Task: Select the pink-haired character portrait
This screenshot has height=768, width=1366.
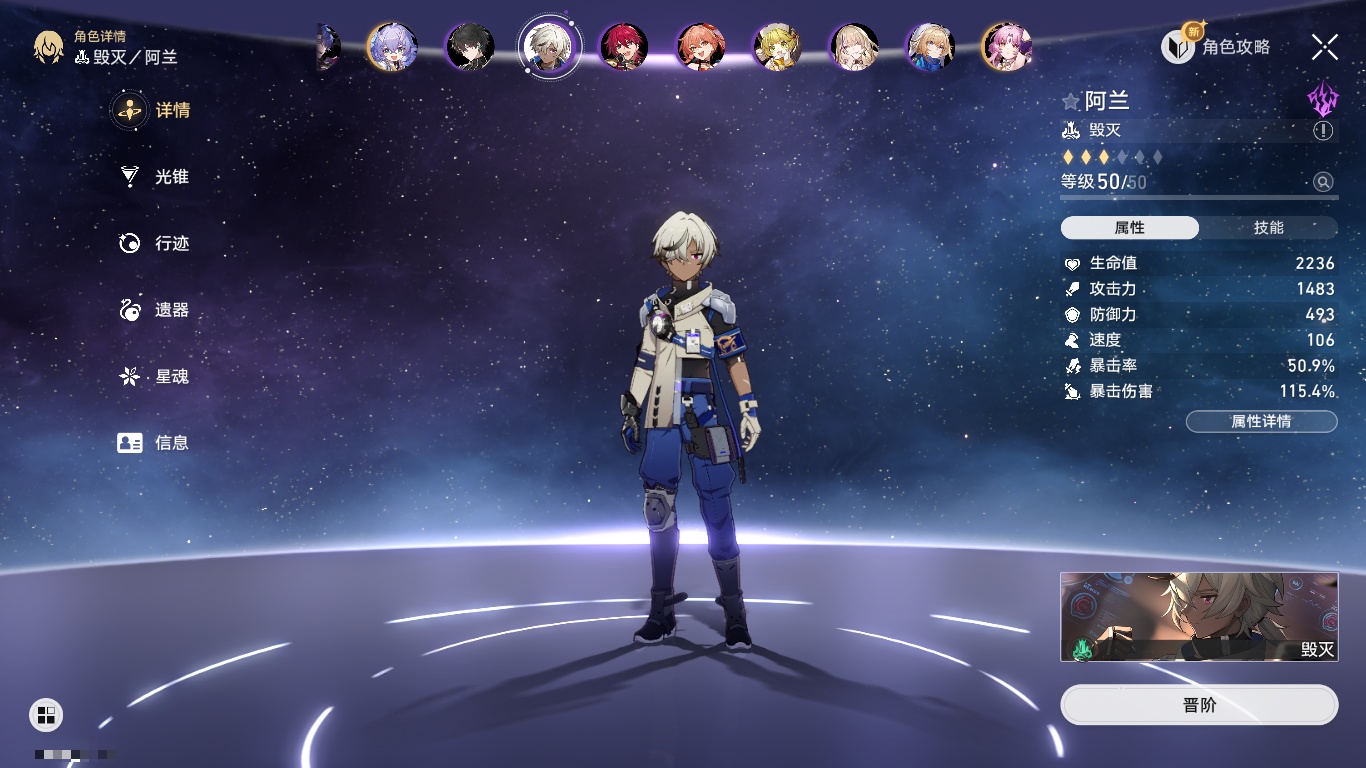Action: 1006,46
